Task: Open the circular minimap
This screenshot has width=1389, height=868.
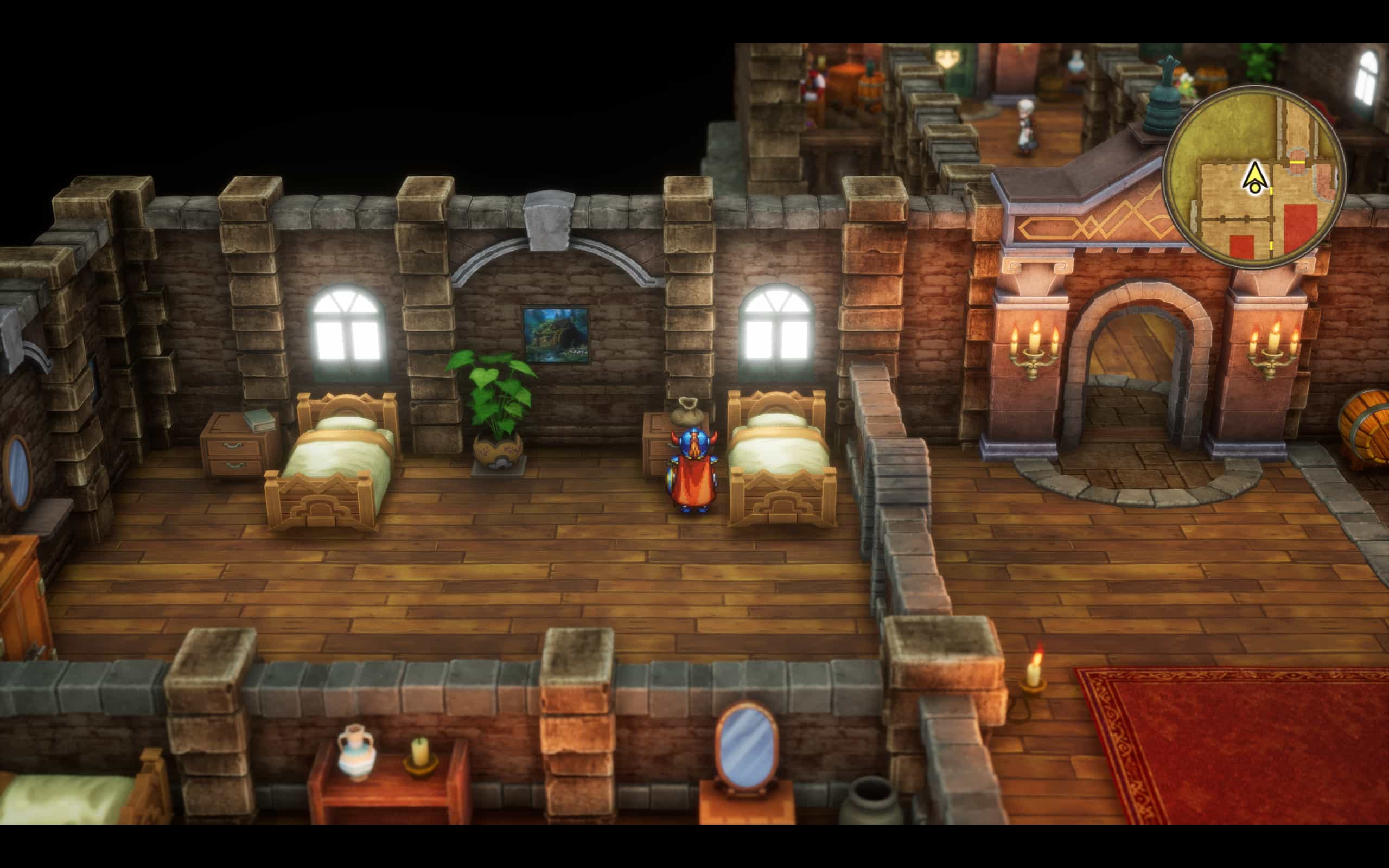Action: coord(1254,176)
